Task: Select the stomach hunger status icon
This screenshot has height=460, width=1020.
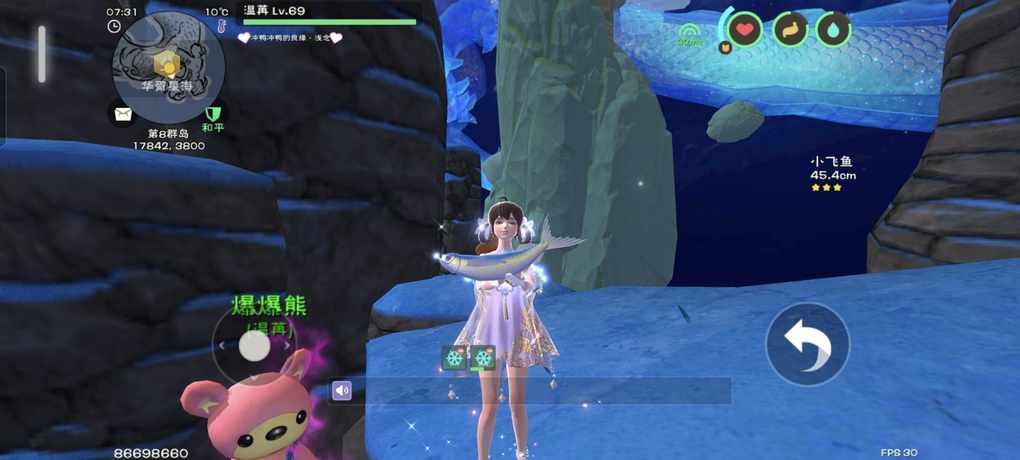Action: point(790,29)
